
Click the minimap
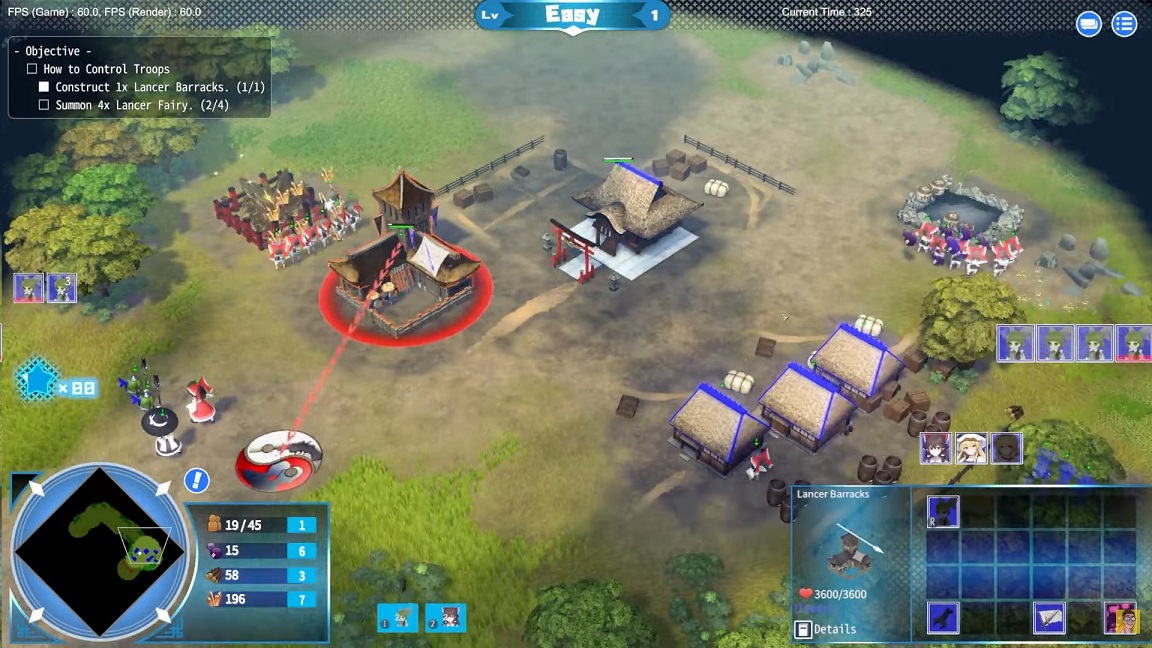(x=100, y=552)
